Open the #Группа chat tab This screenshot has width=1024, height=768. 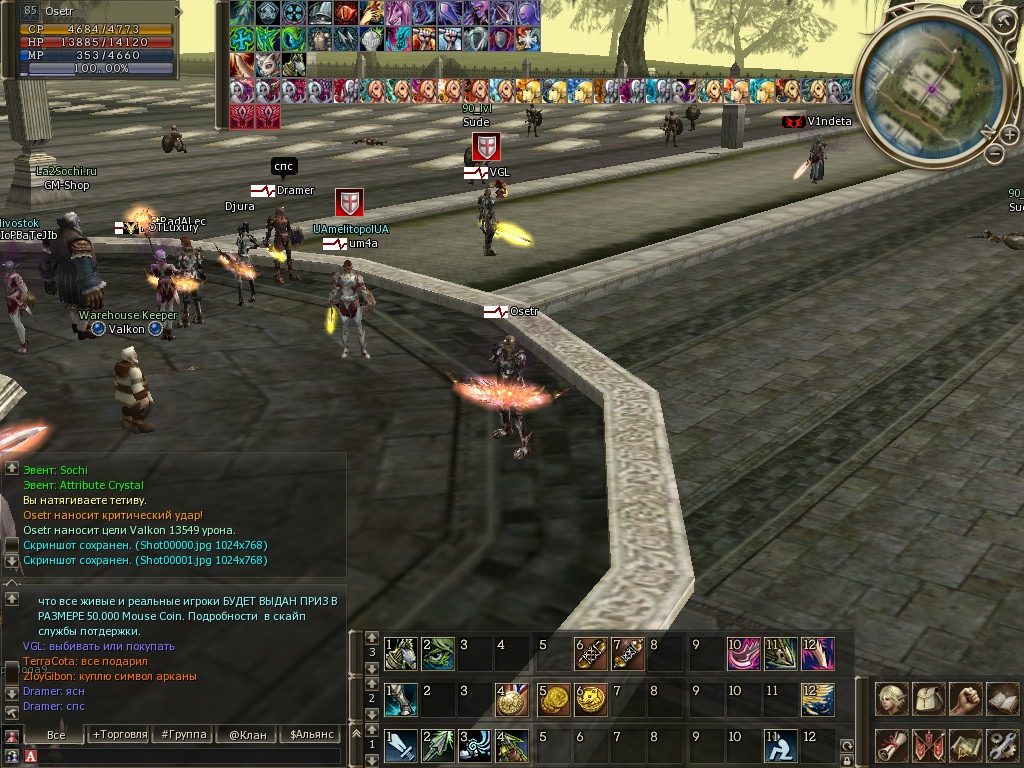click(183, 734)
